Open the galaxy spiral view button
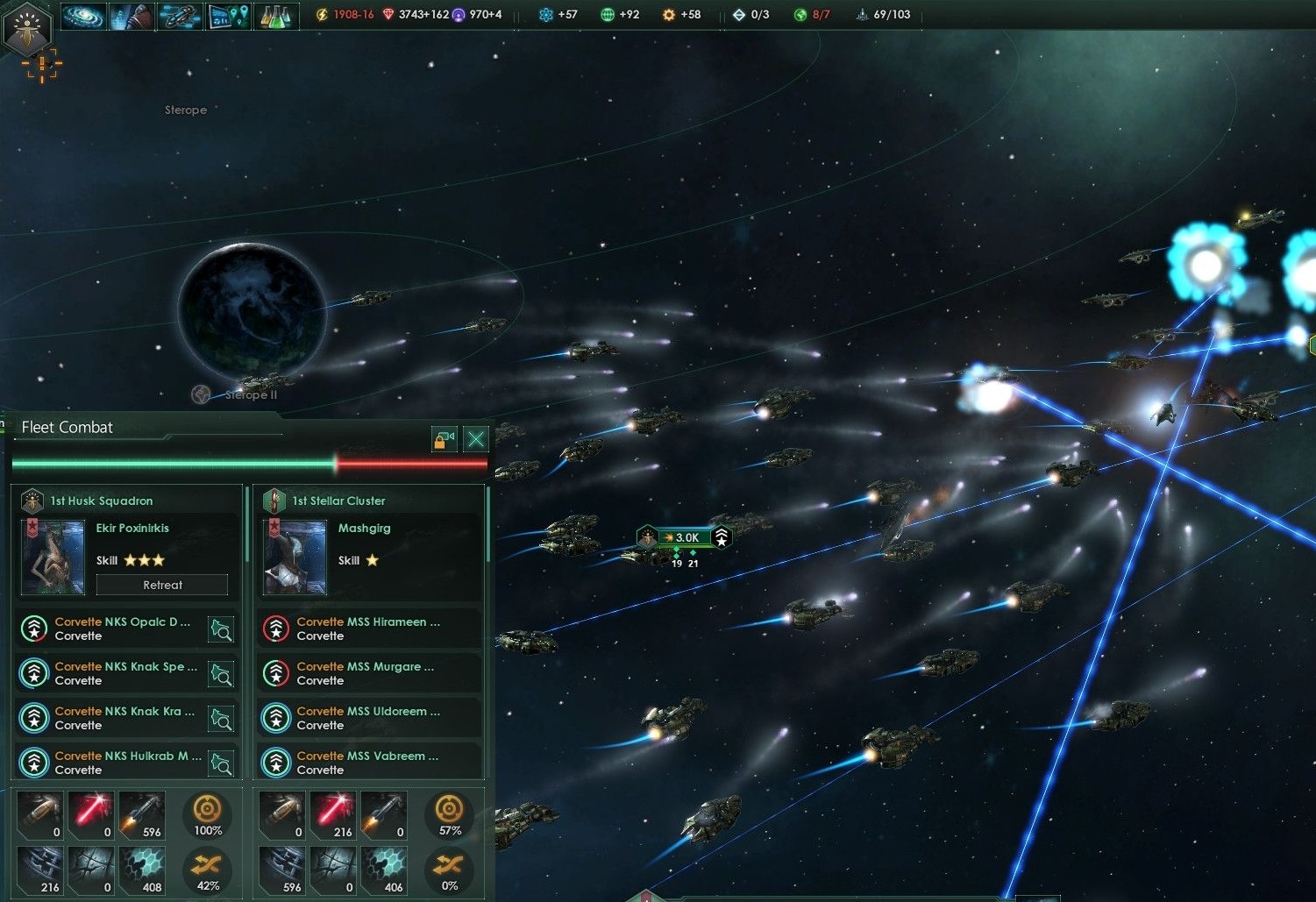The image size is (1316, 902). click(83, 16)
